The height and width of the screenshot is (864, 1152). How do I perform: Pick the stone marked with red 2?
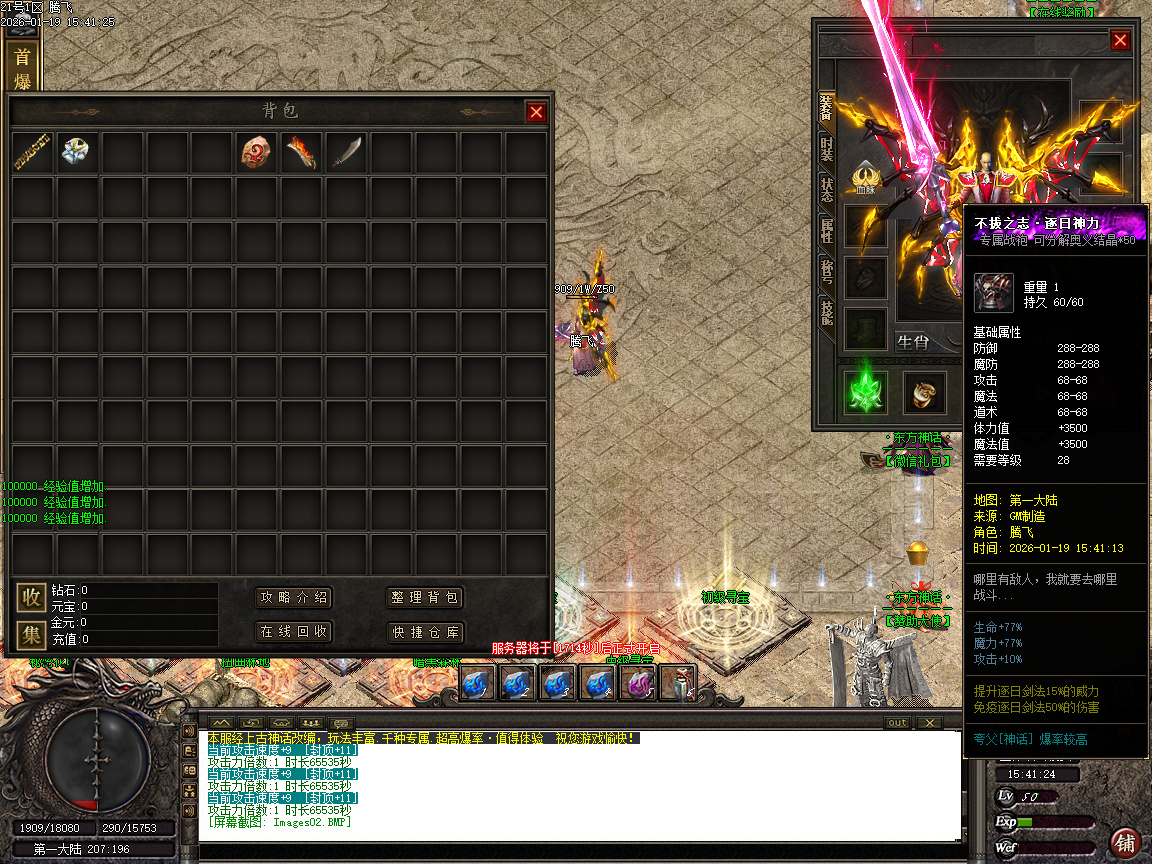pyautogui.click(x=257, y=152)
